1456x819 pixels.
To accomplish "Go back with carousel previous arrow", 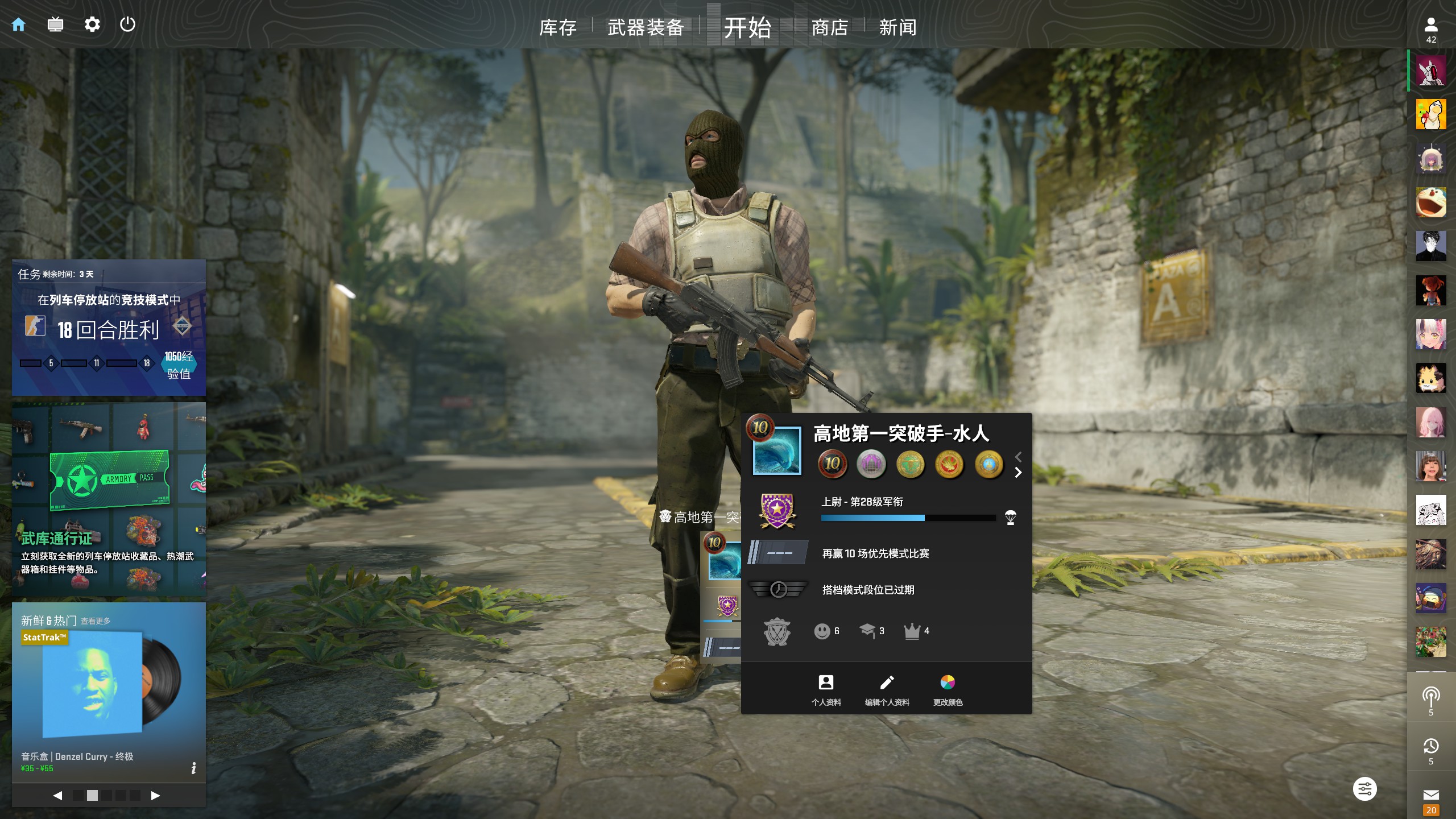I will tap(57, 796).
